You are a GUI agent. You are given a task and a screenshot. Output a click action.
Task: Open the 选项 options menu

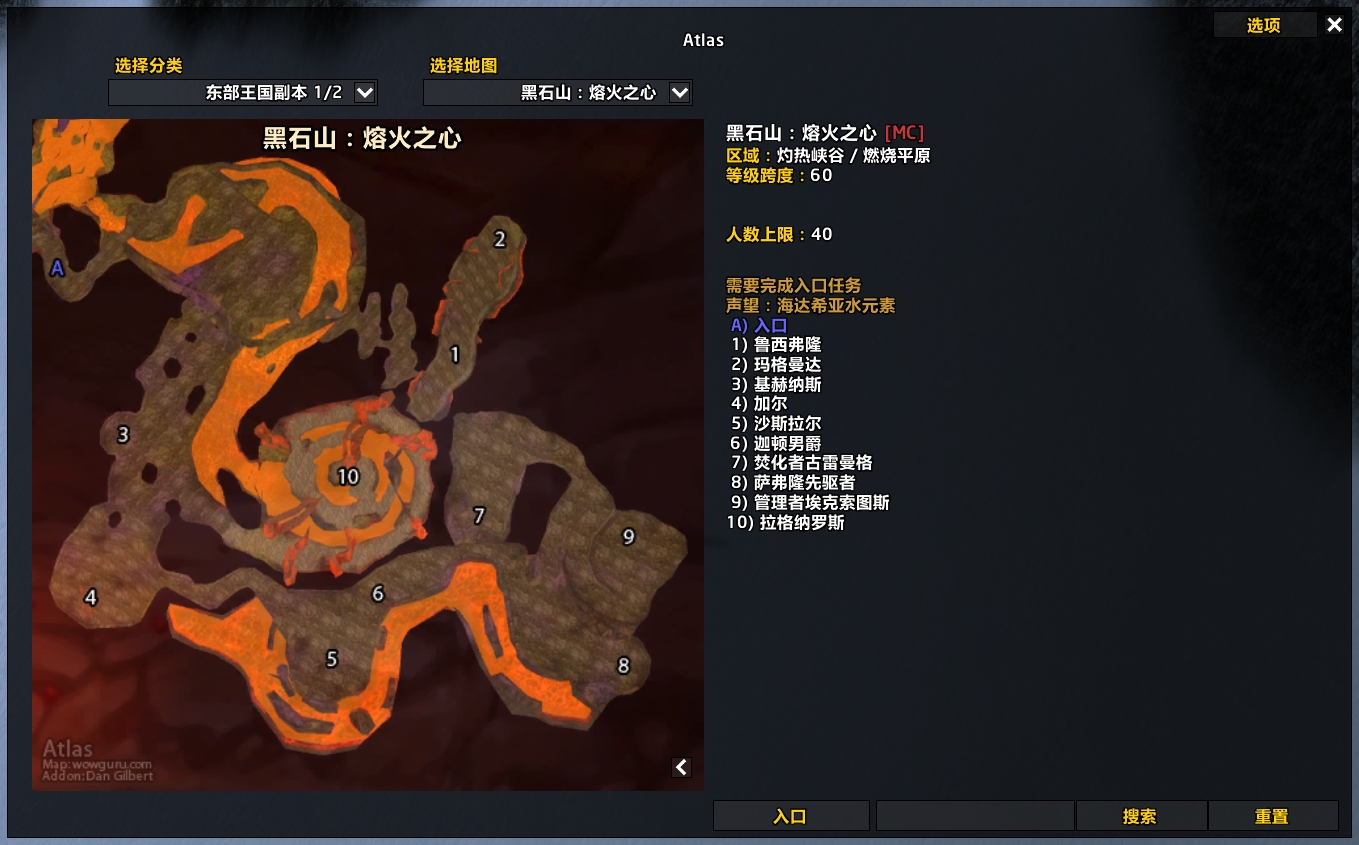tap(1265, 25)
